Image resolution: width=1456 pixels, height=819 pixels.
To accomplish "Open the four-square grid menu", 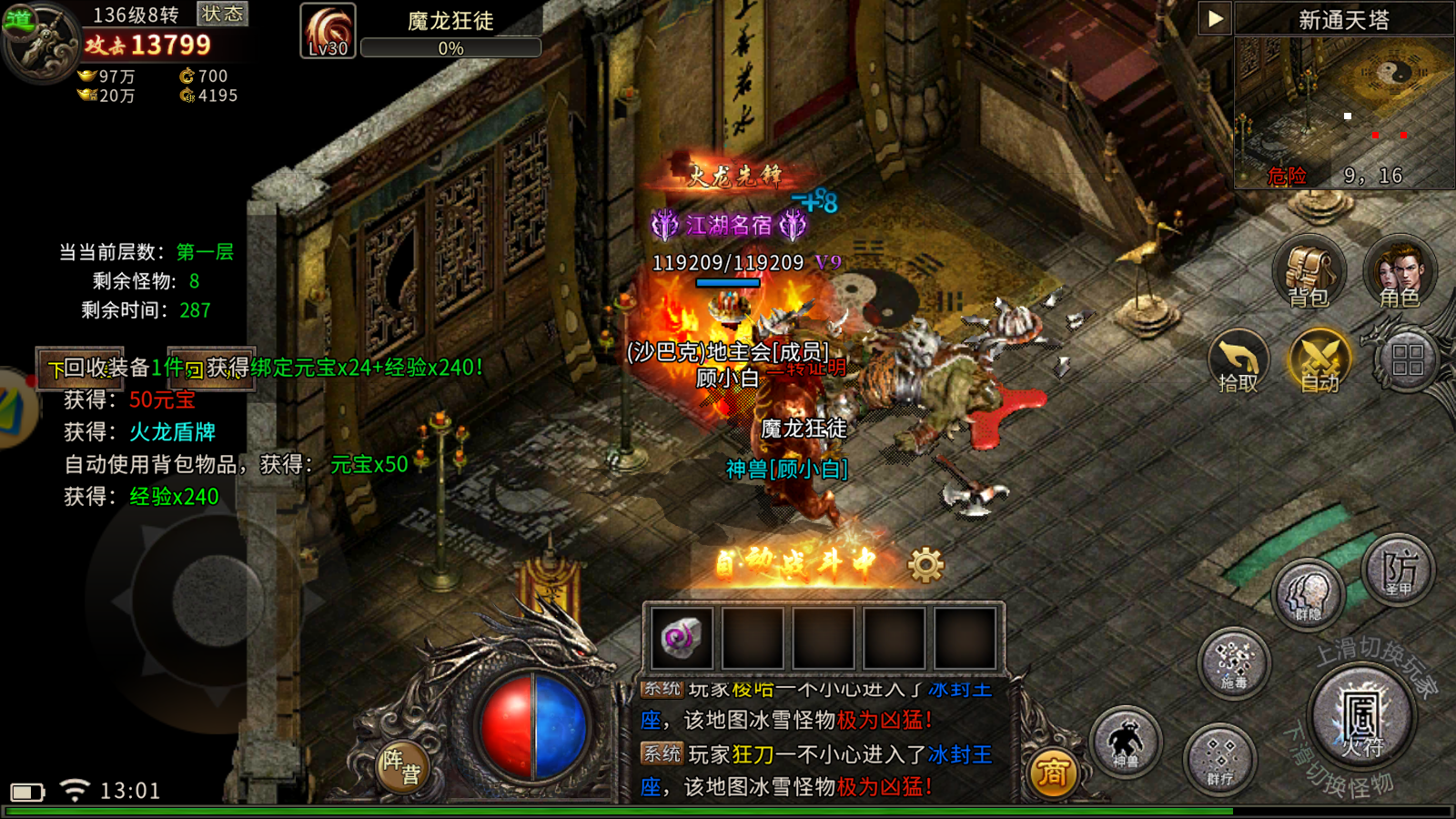I will [1407, 359].
